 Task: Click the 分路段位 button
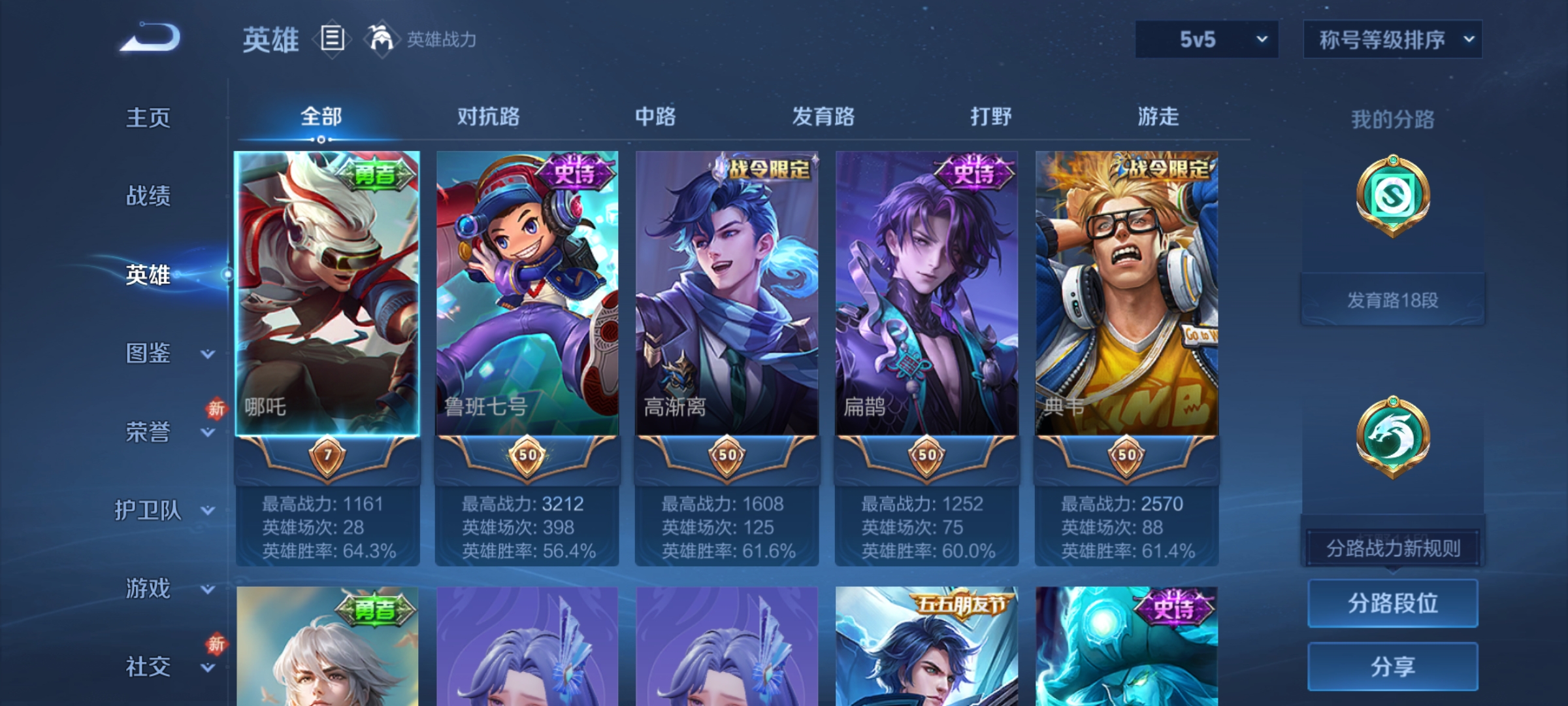point(1392,603)
